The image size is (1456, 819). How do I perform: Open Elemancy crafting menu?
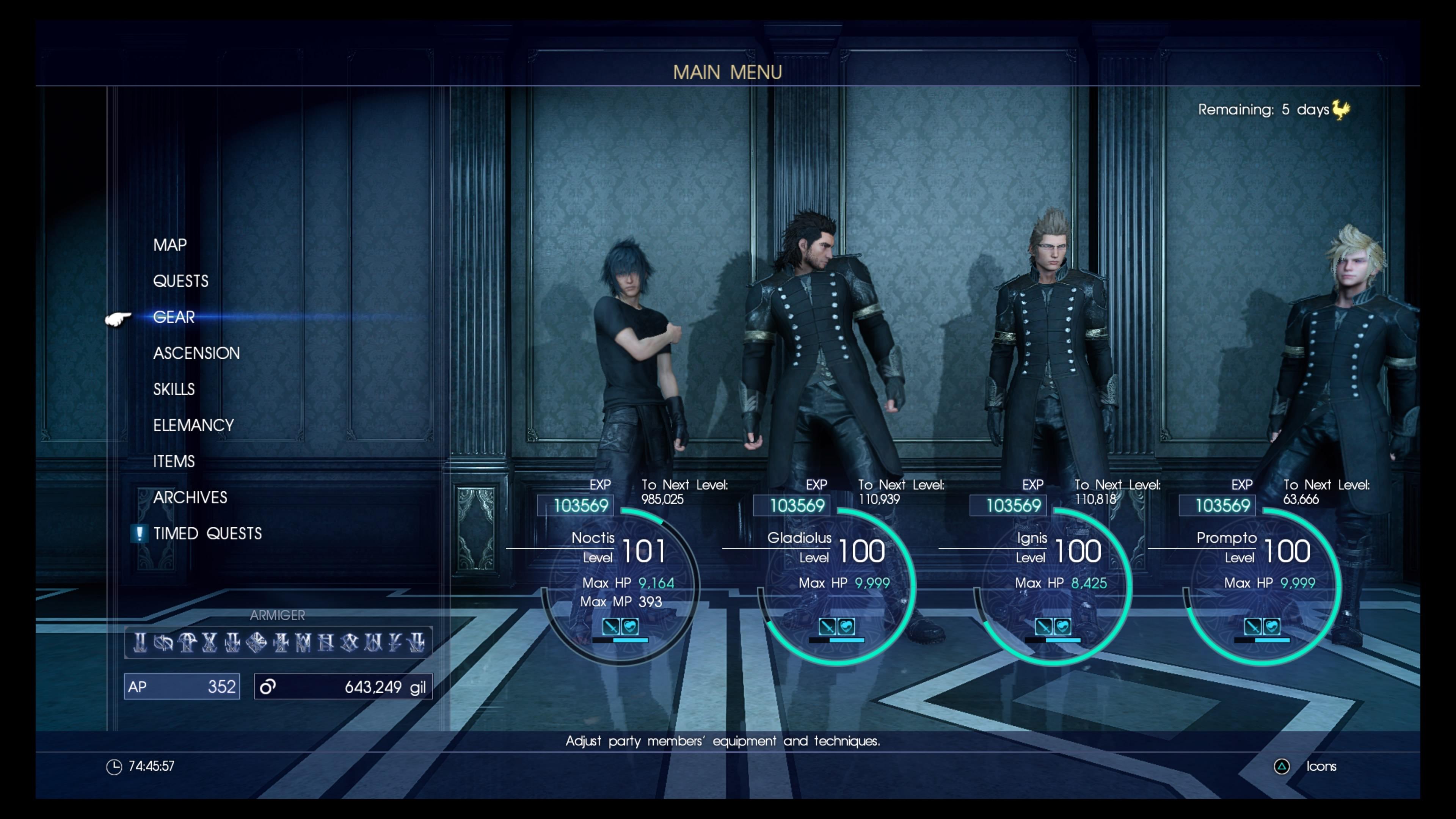[193, 425]
